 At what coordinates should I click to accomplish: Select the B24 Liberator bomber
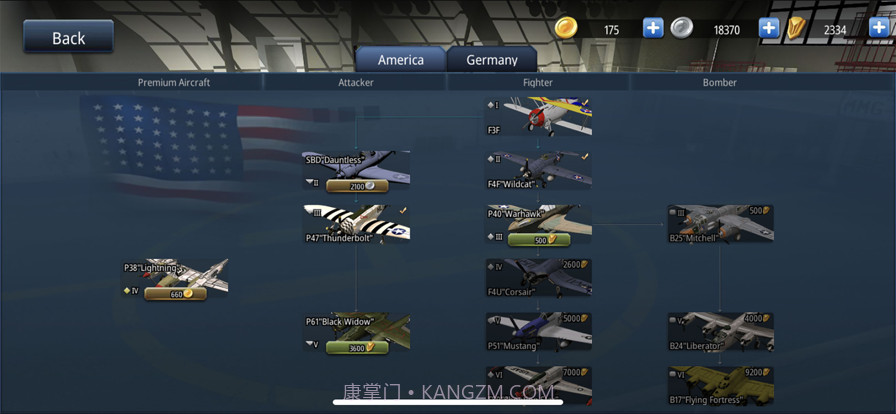pos(720,332)
